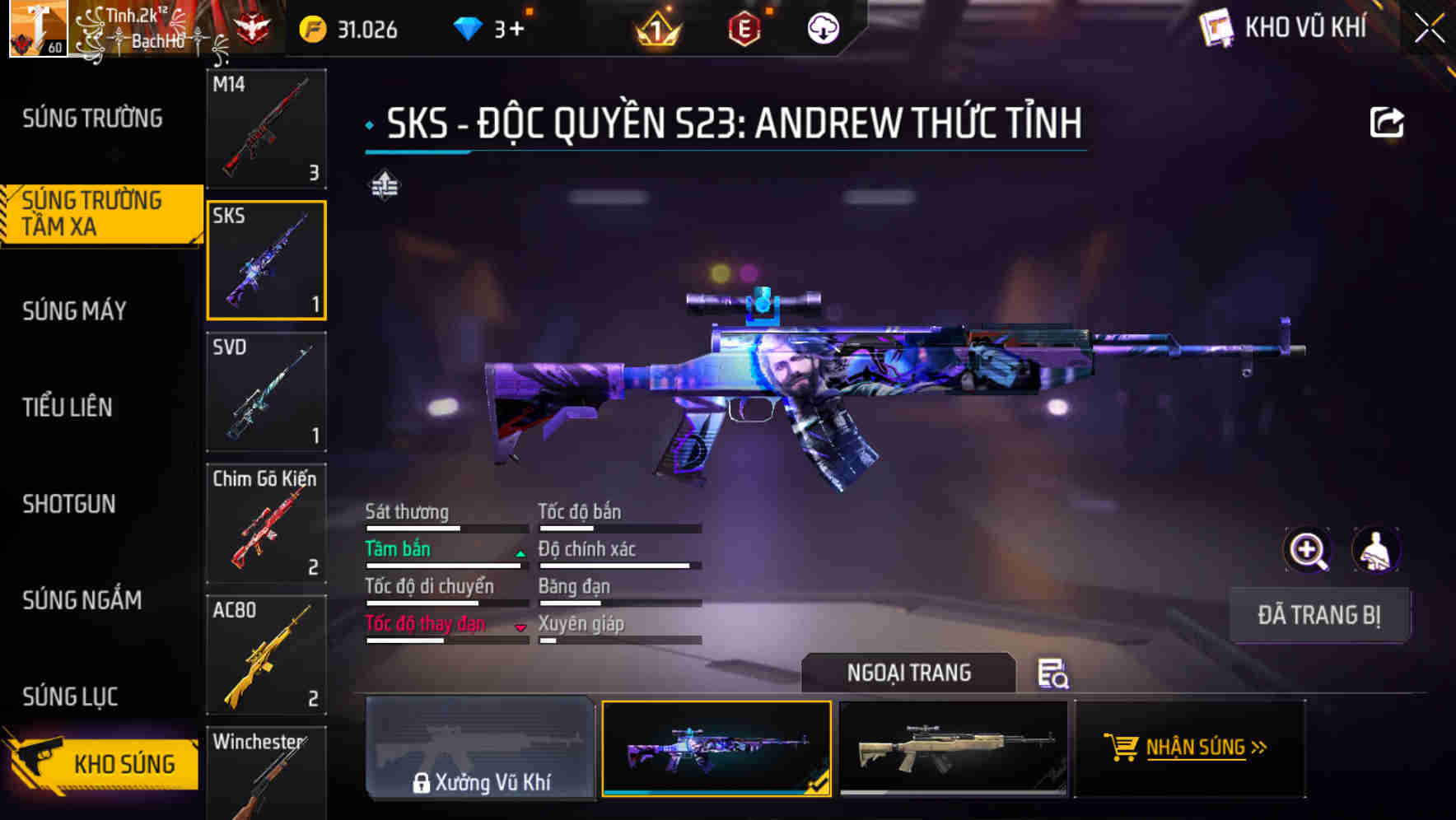
Task: Click the rank crown icon
Action: point(655,27)
